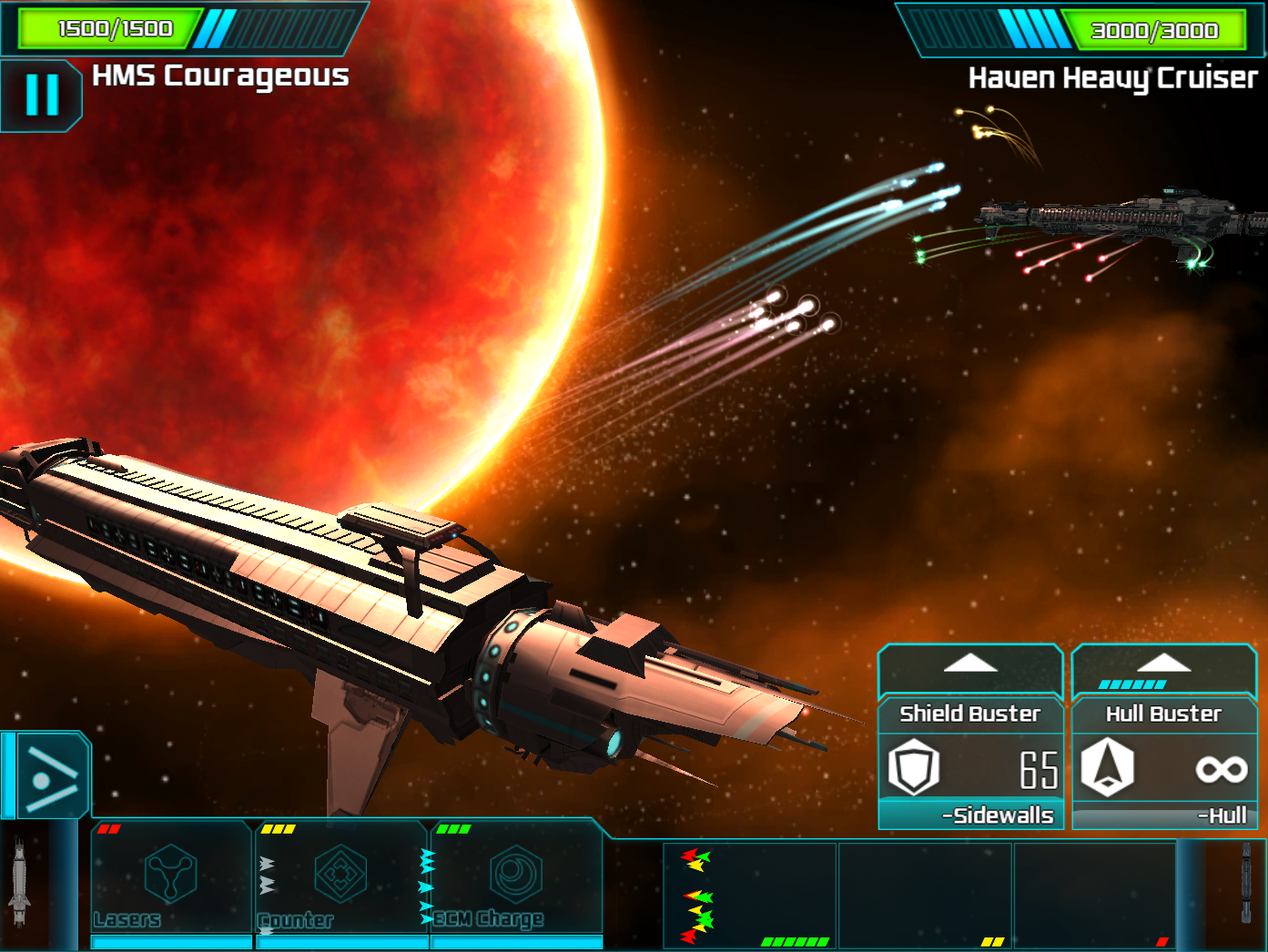Fire the Shield Buster missile

click(x=970, y=767)
